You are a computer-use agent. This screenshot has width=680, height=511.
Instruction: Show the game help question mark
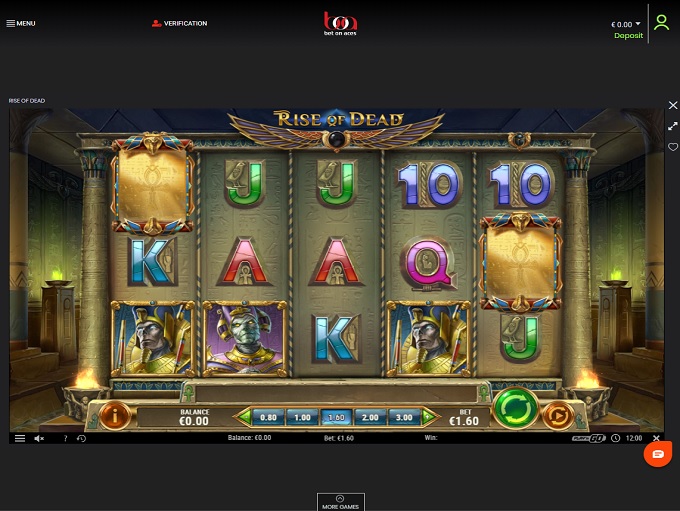point(65,438)
